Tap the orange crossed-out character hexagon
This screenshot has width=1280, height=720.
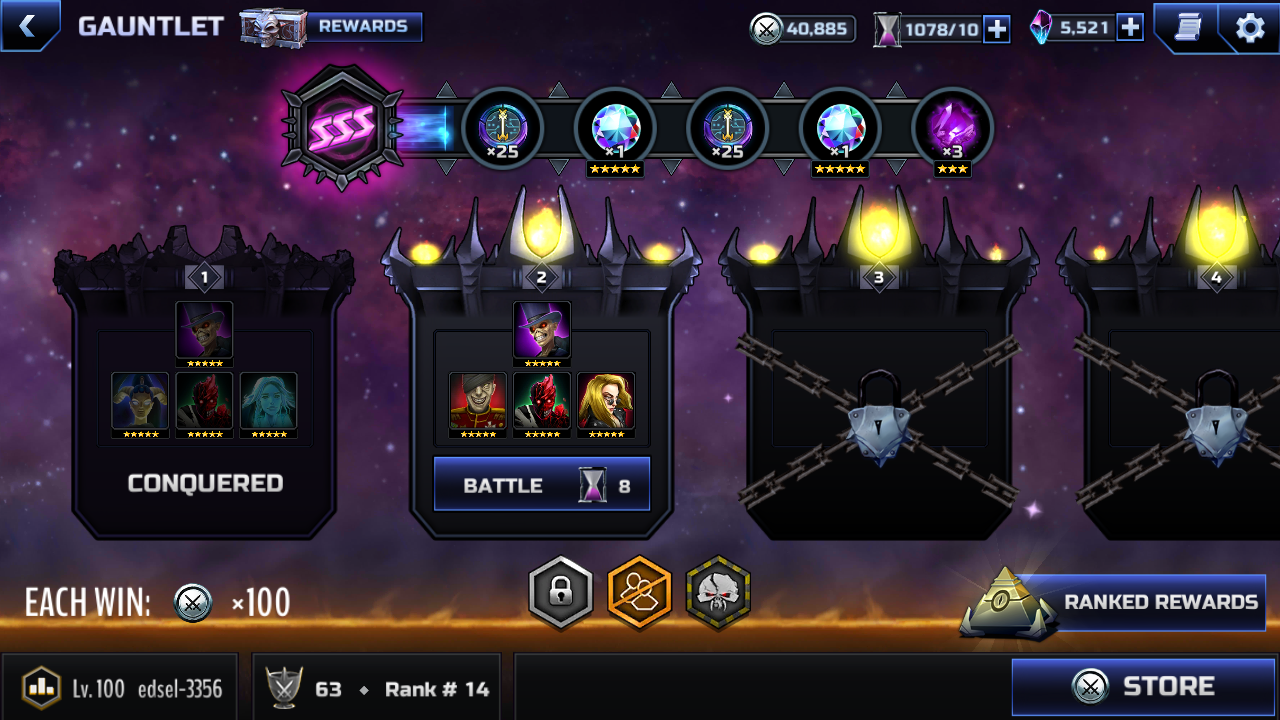pos(640,593)
